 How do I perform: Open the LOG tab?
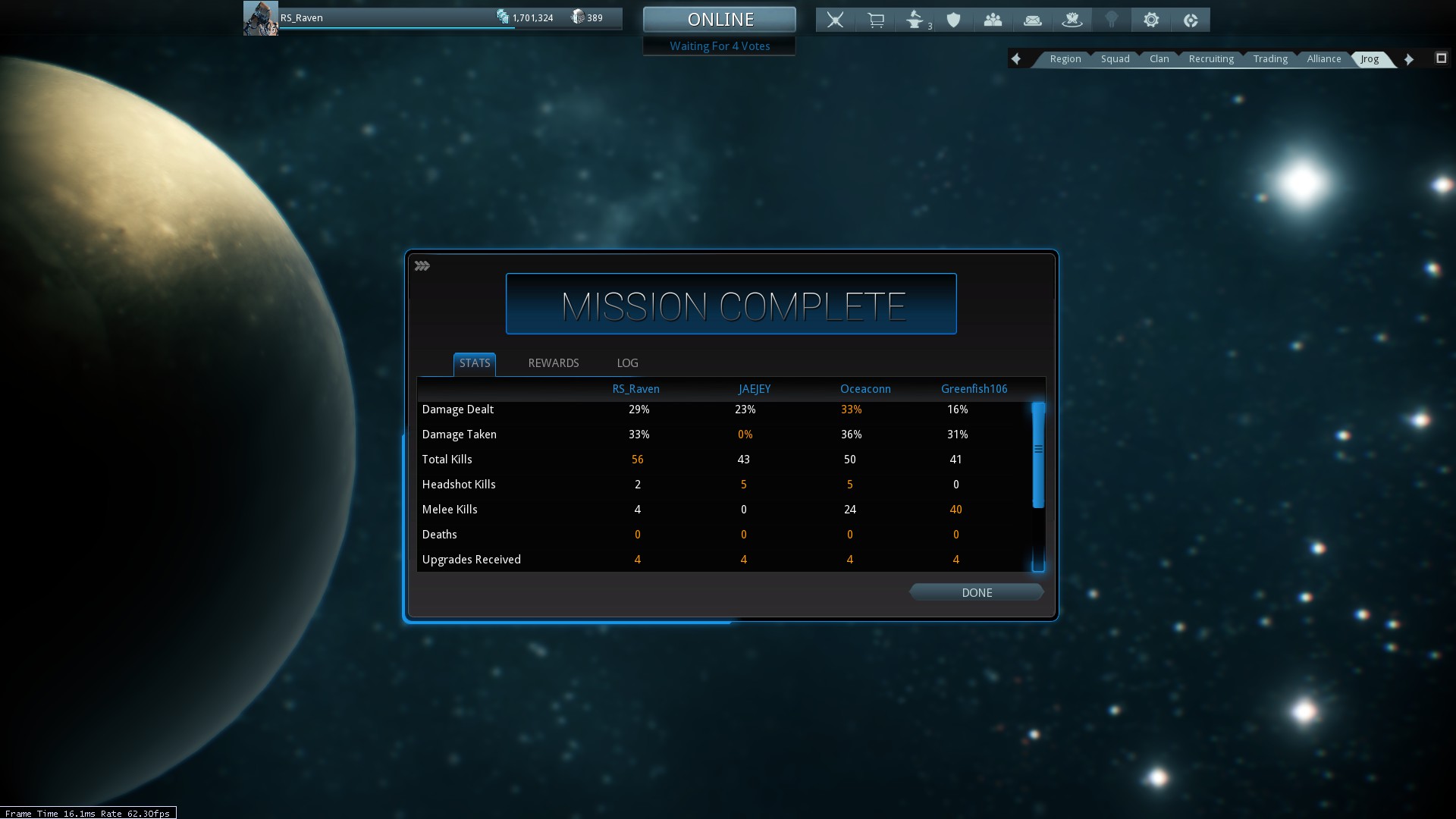627,363
